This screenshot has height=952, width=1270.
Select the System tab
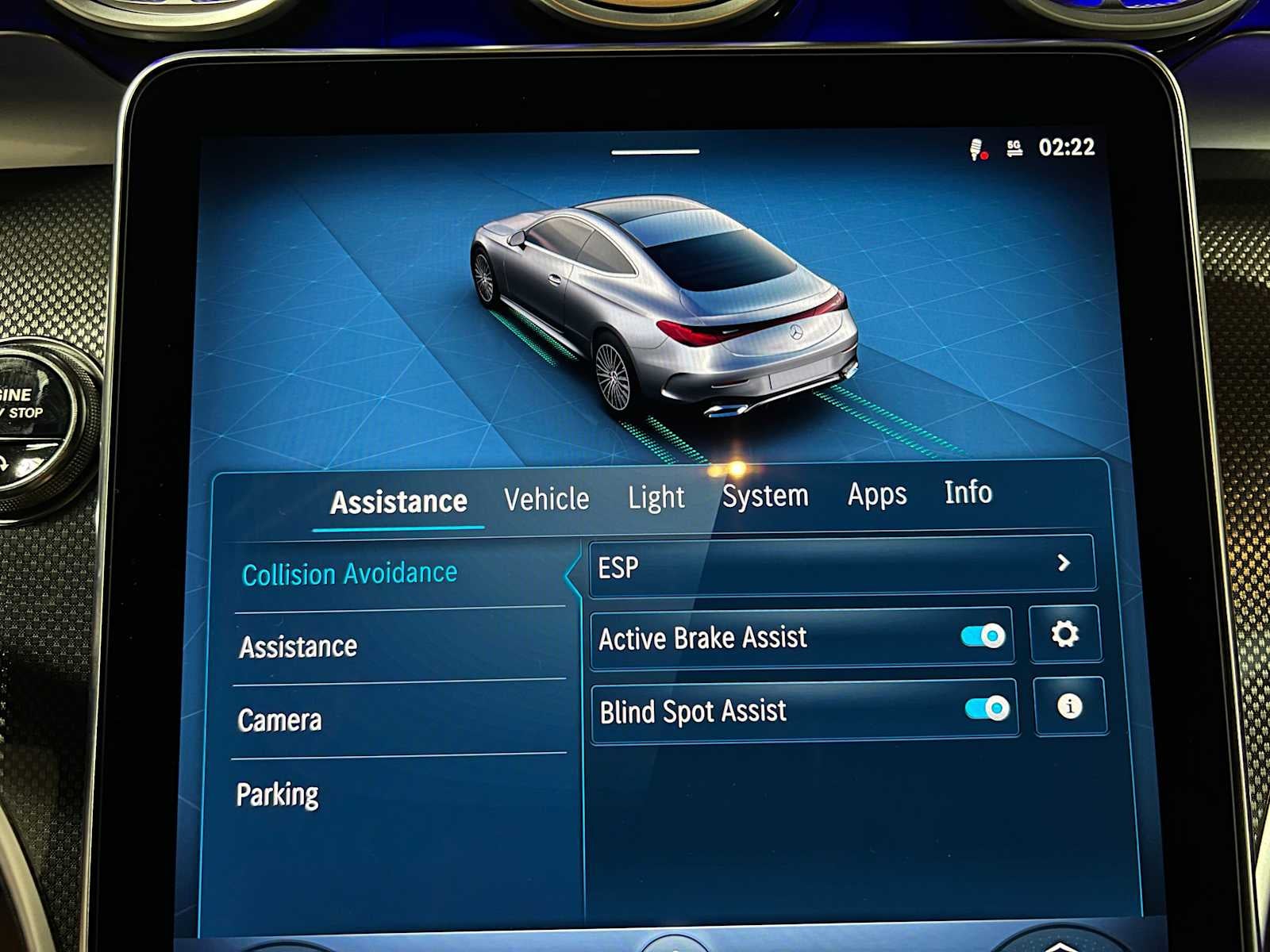pyautogui.click(x=765, y=495)
